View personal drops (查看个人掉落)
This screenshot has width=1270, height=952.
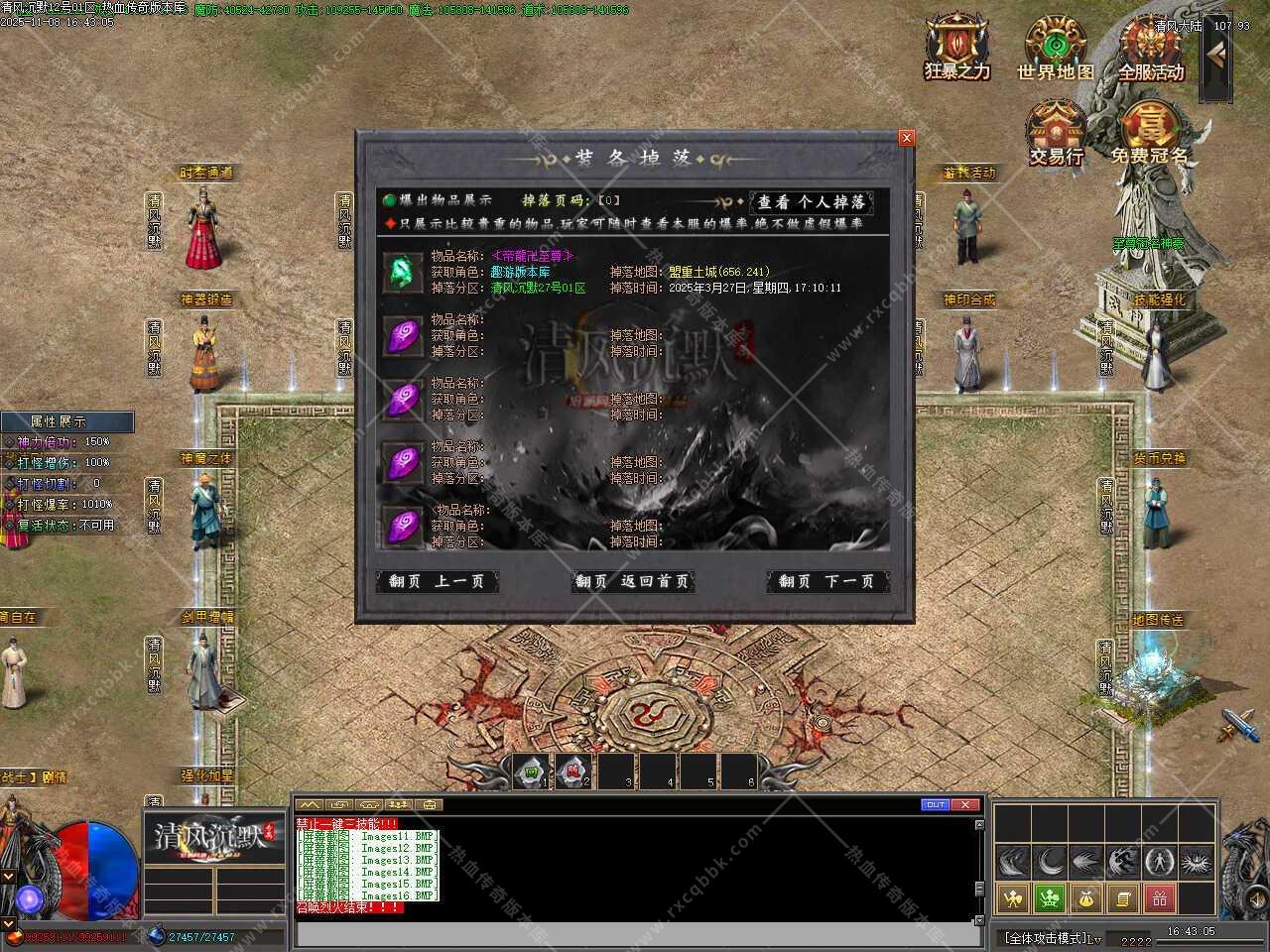(812, 202)
